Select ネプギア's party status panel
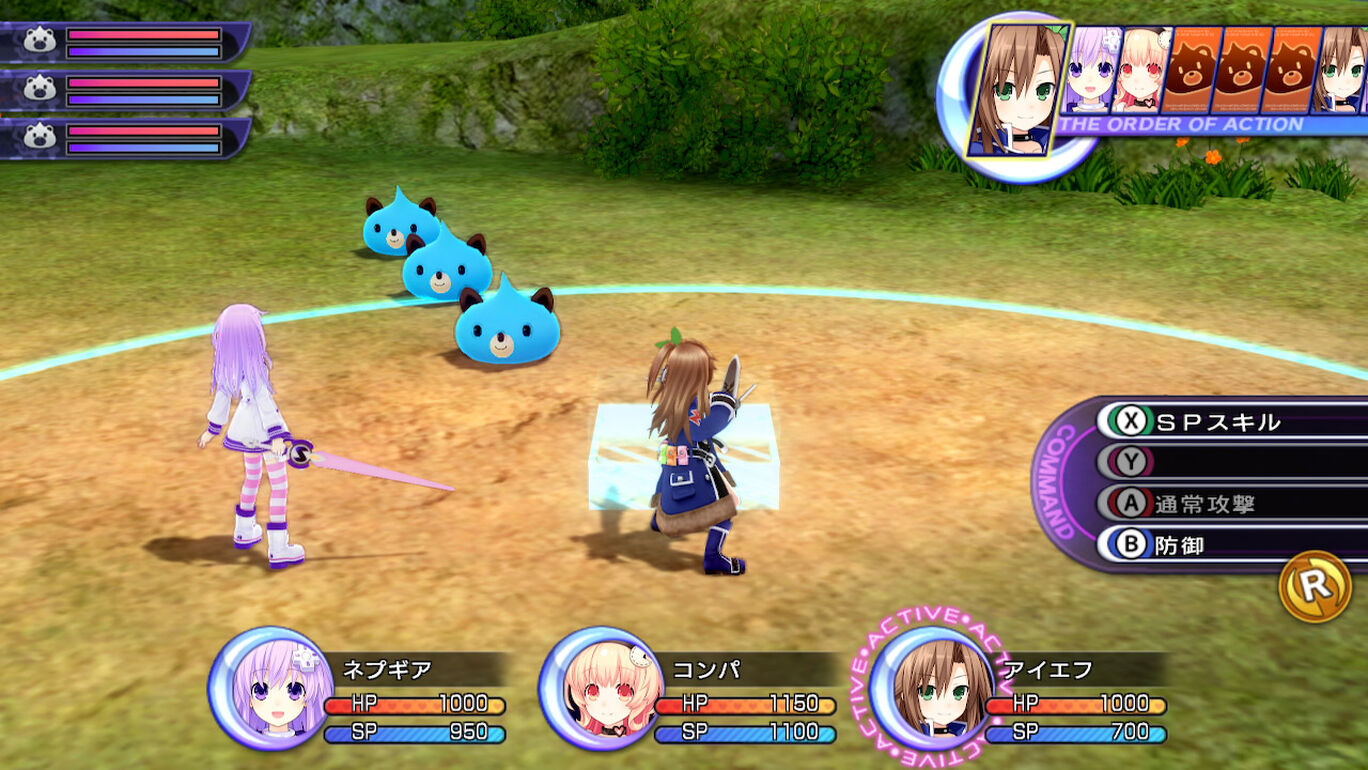Screen dimensions: 1368x770 click(x=360, y=688)
